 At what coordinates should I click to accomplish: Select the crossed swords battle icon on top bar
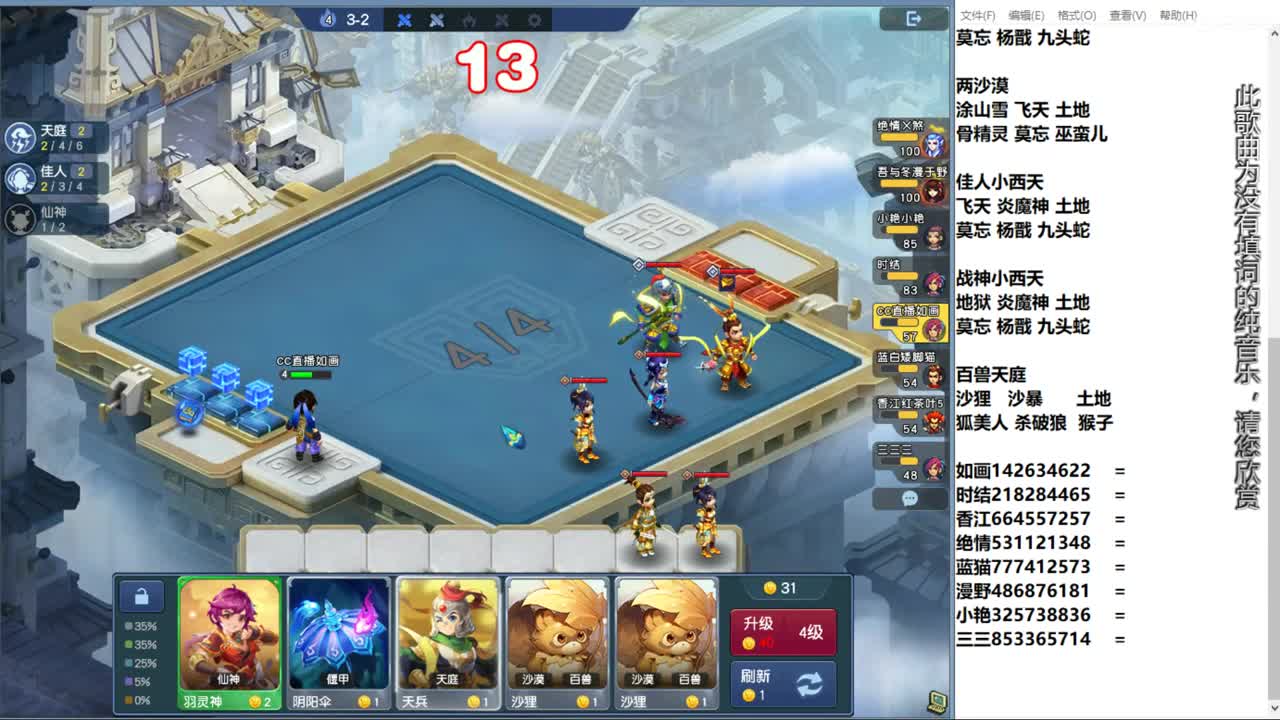click(x=404, y=20)
